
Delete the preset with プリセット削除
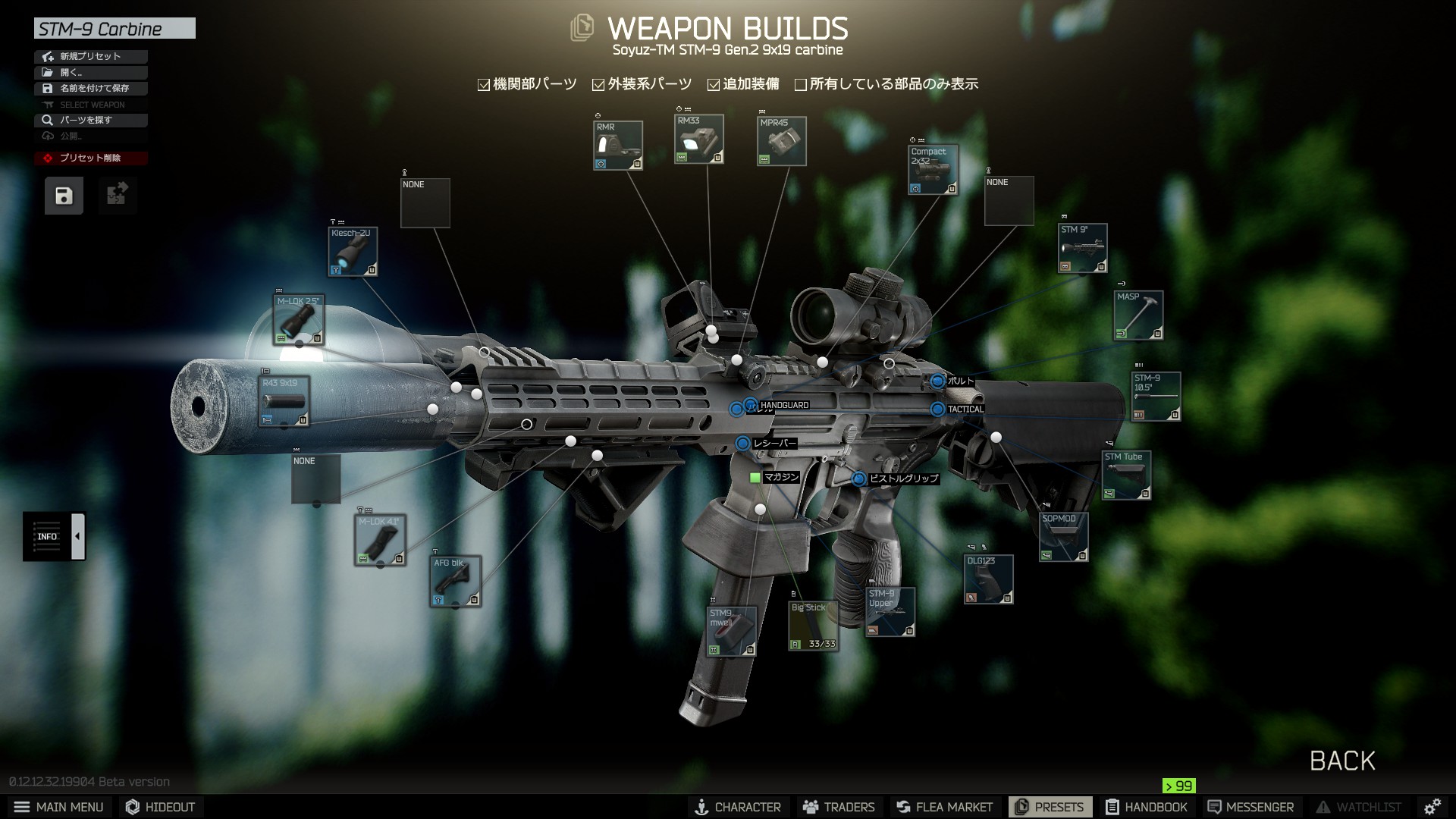coord(90,158)
